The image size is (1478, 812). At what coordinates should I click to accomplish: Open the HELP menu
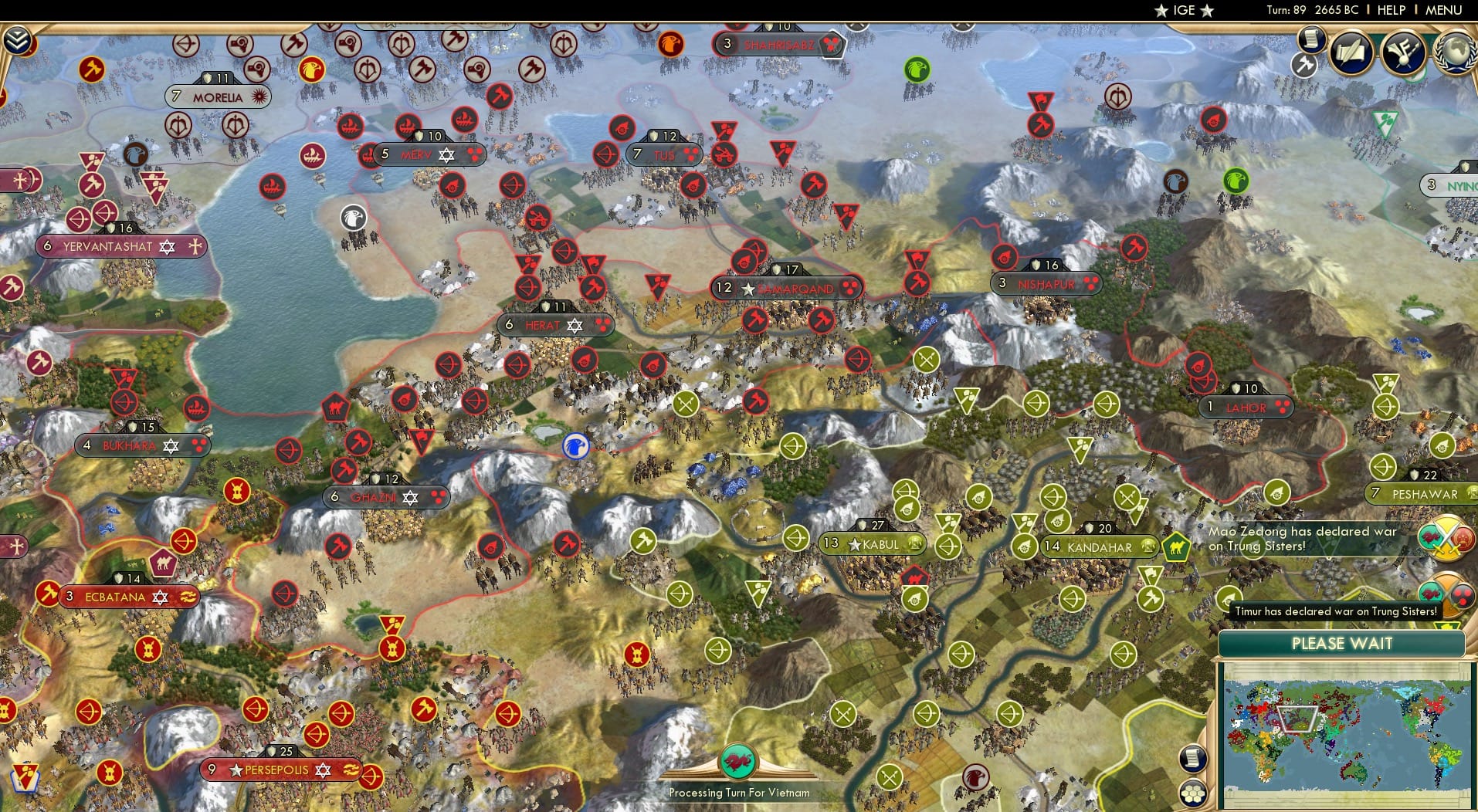1391,10
